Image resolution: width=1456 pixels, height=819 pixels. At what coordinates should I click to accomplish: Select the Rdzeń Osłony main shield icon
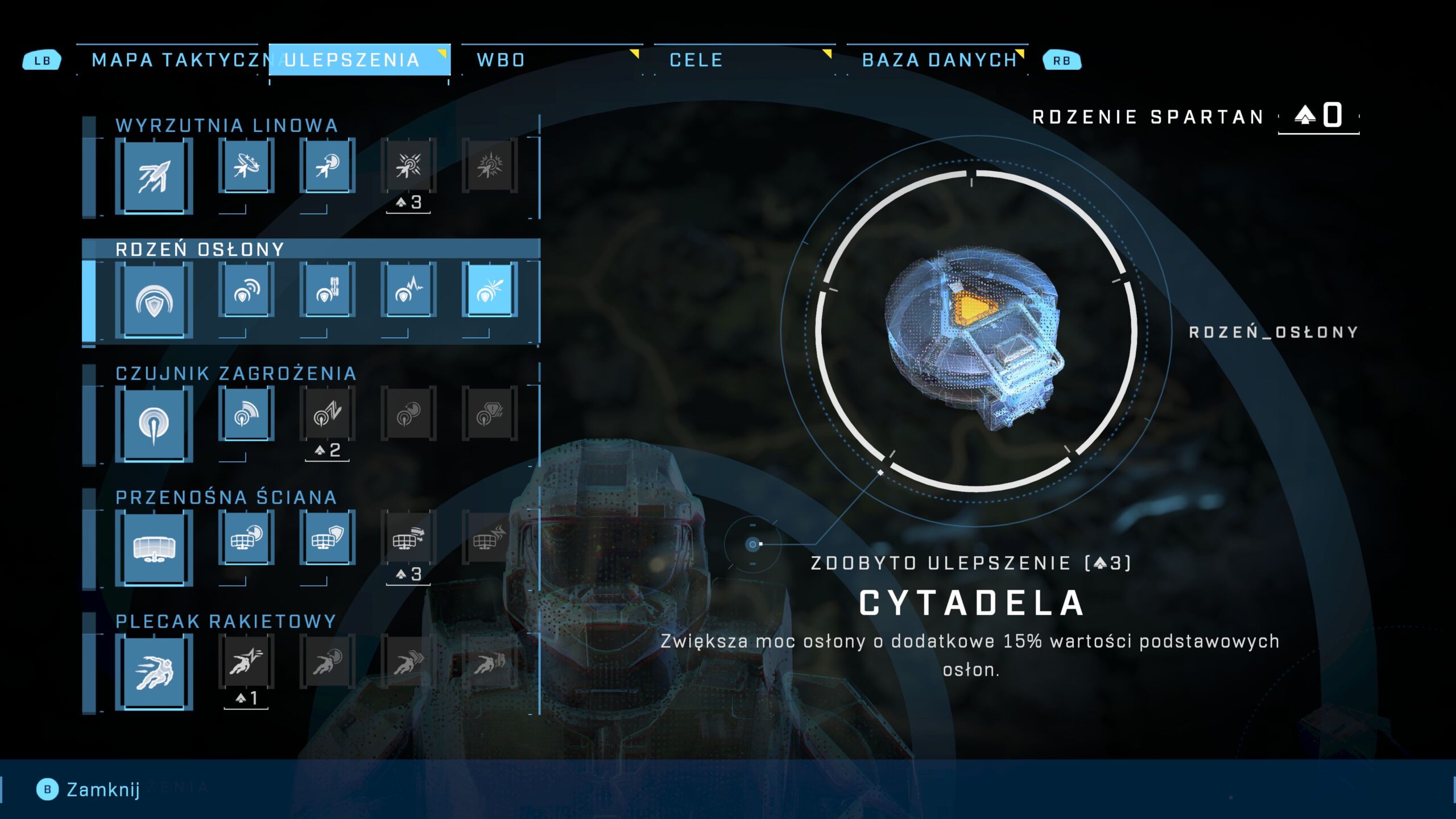coord(154,300)
